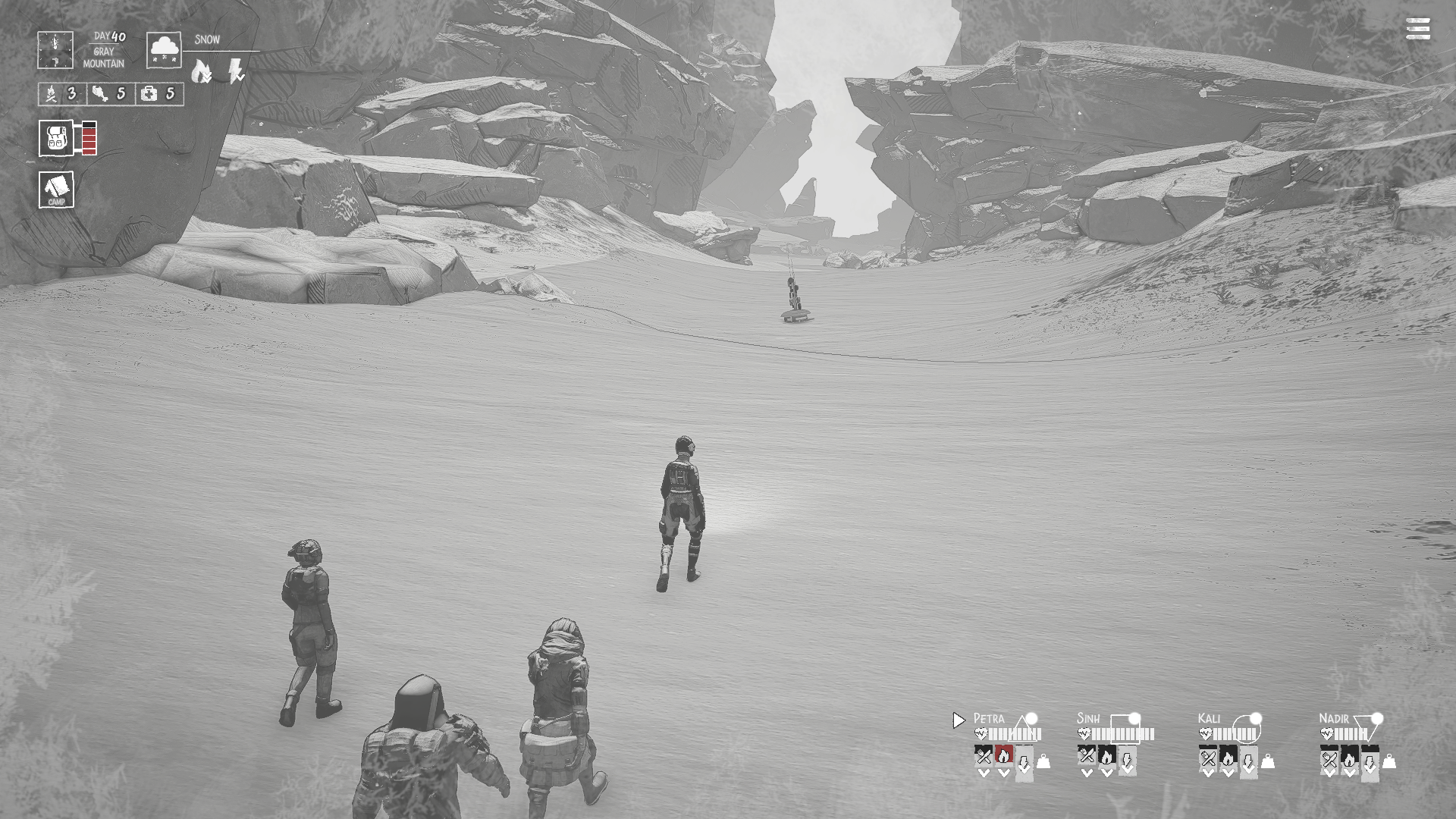Open the temperature and map panel
The width and height of the screenshot is (1456, 819).
click(55, 50)
